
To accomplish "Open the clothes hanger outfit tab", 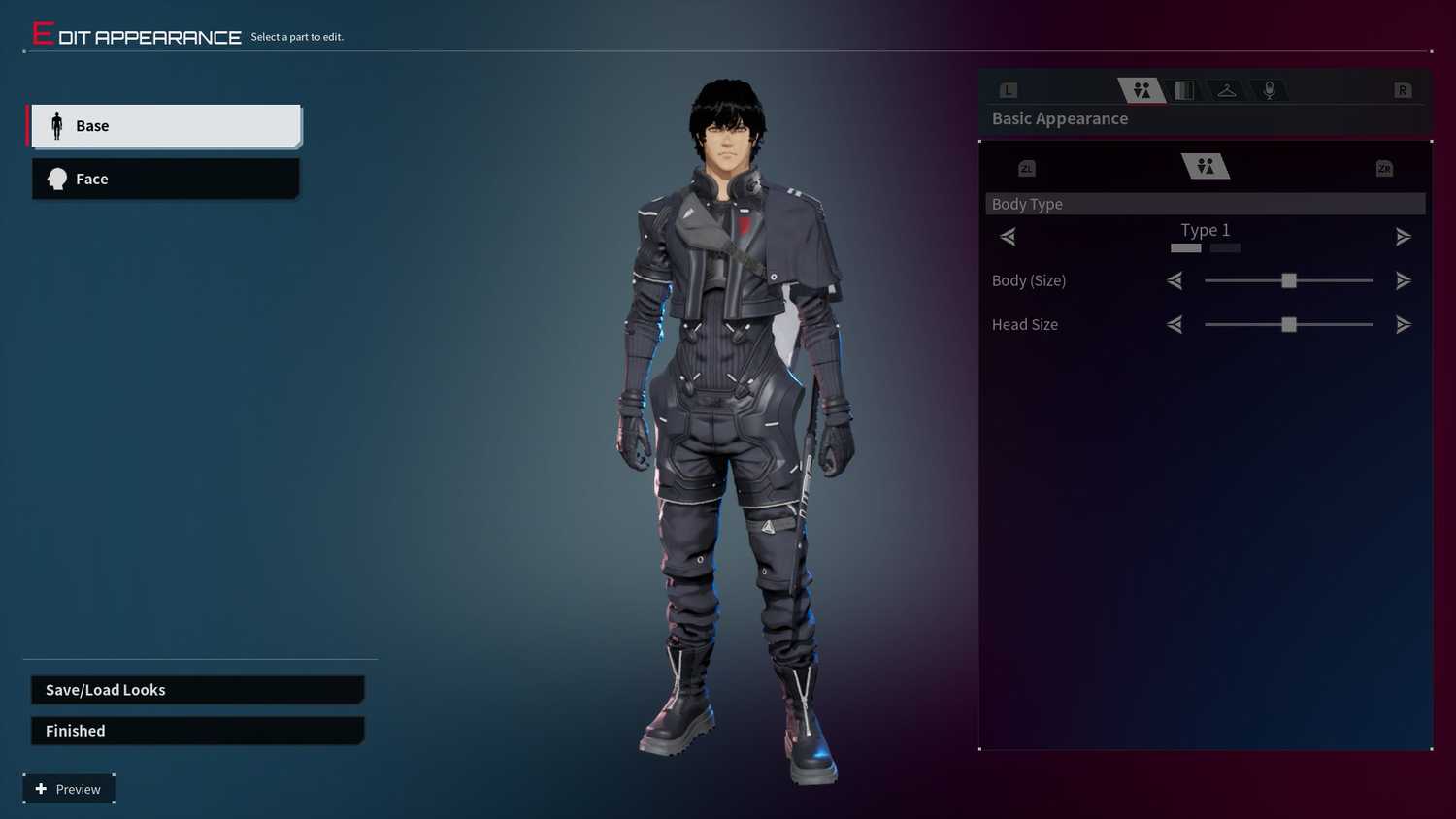I will pyautogui.click(x=1227, y=90).
